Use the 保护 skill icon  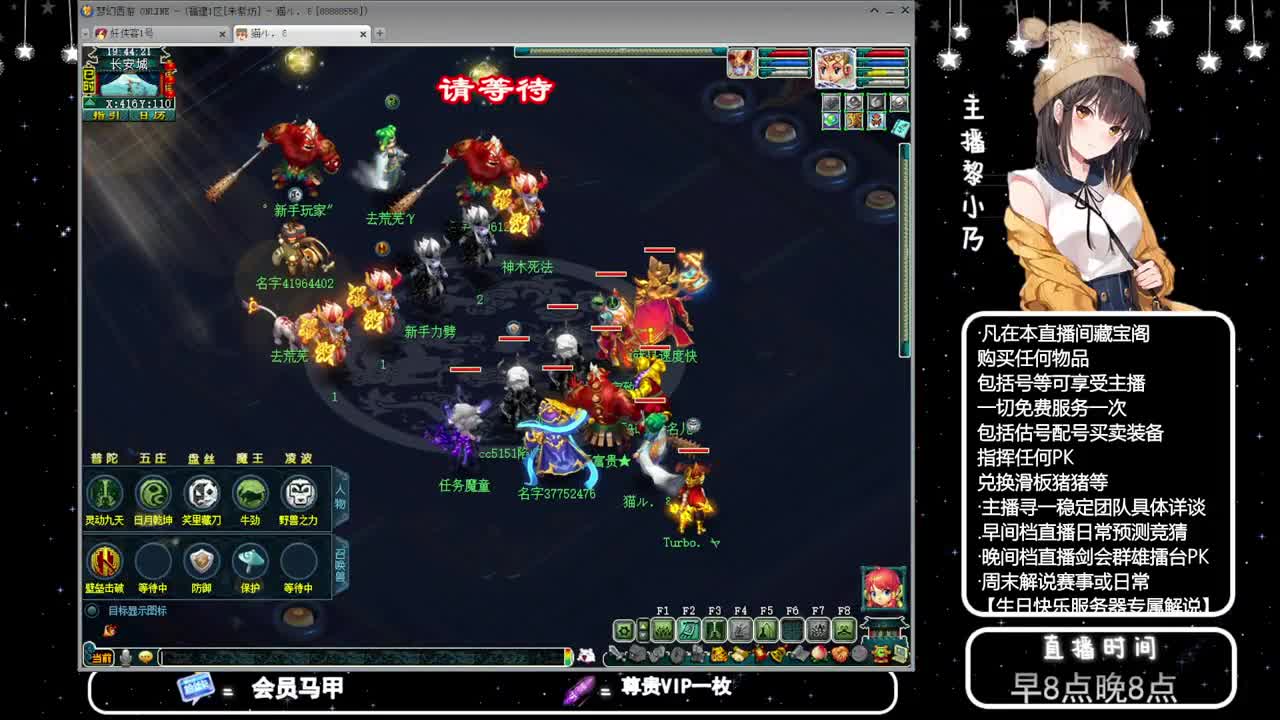tap(250, 563)
